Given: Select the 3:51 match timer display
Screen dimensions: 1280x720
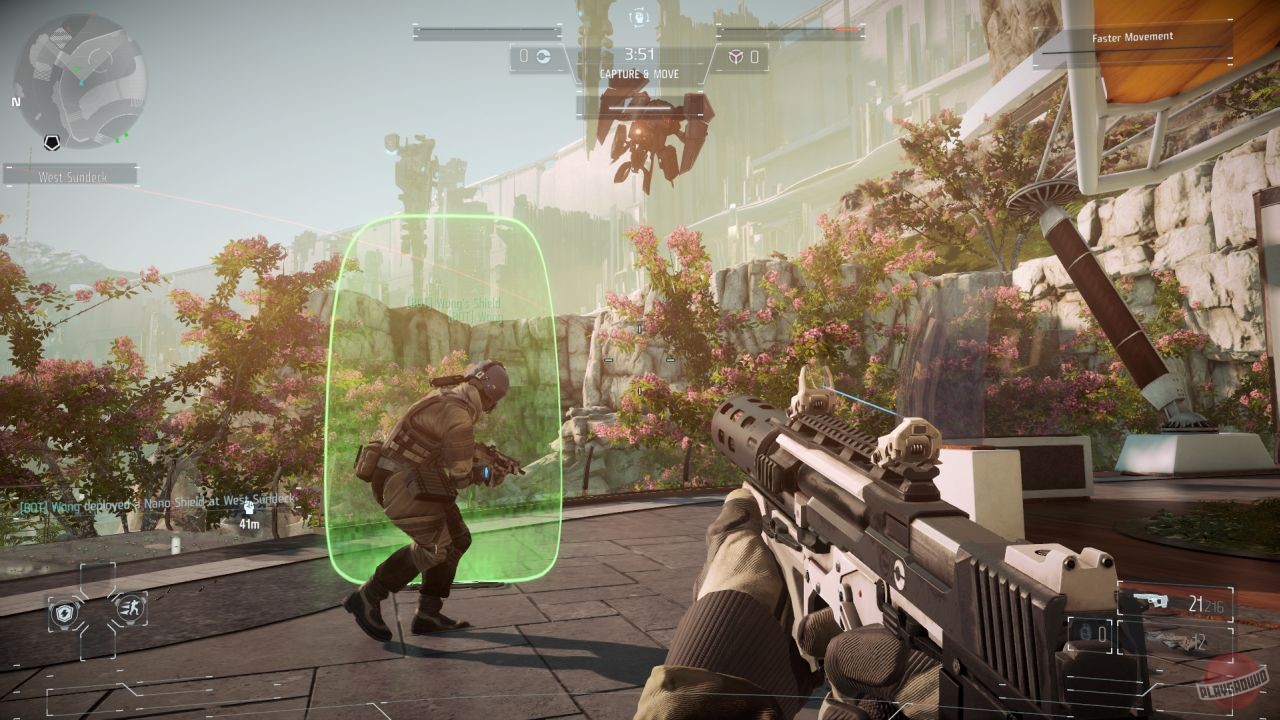Looking at the screenshot, I should coord(639,54).
